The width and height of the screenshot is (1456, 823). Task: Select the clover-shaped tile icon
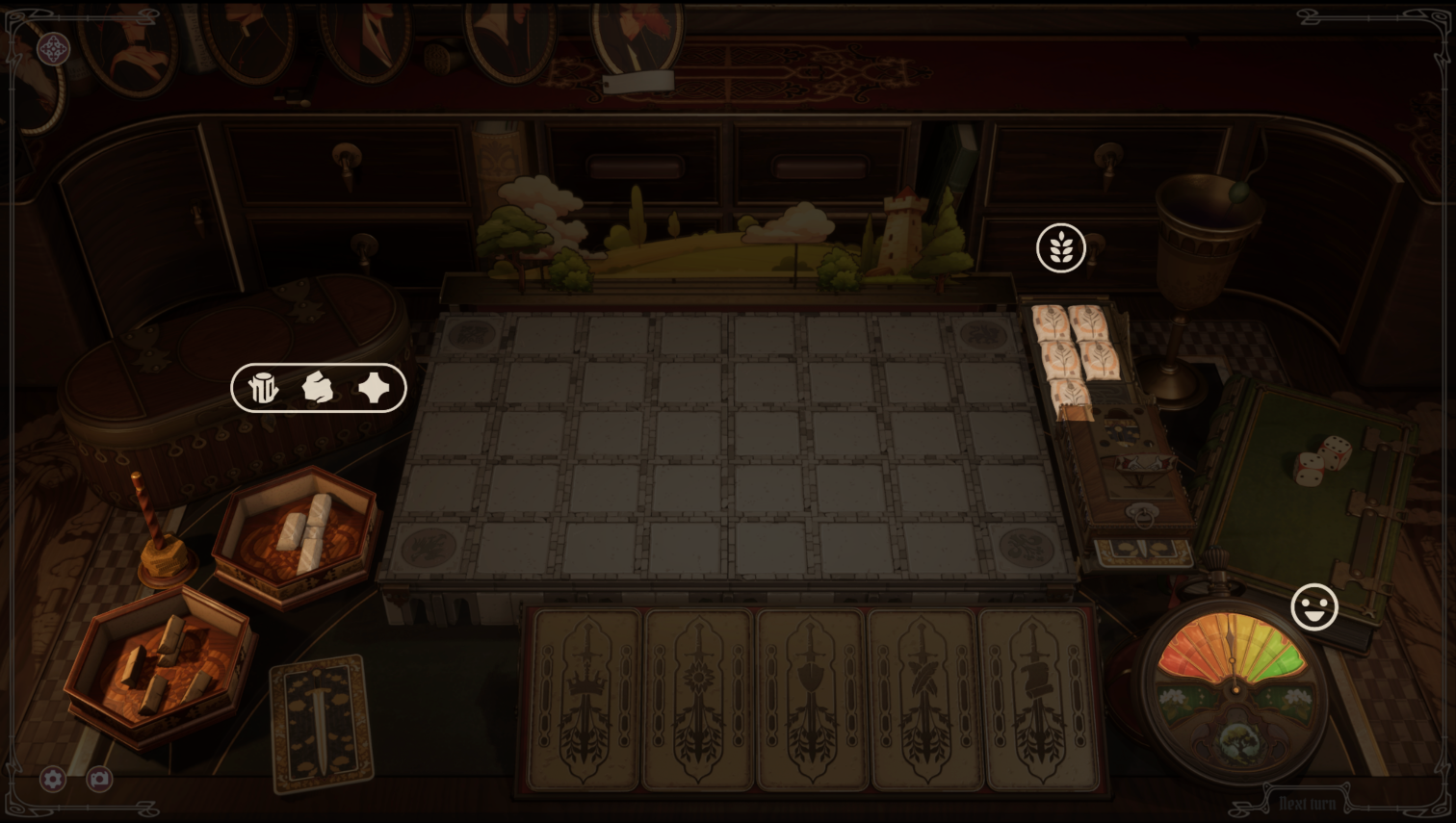[x=374, y=388]
